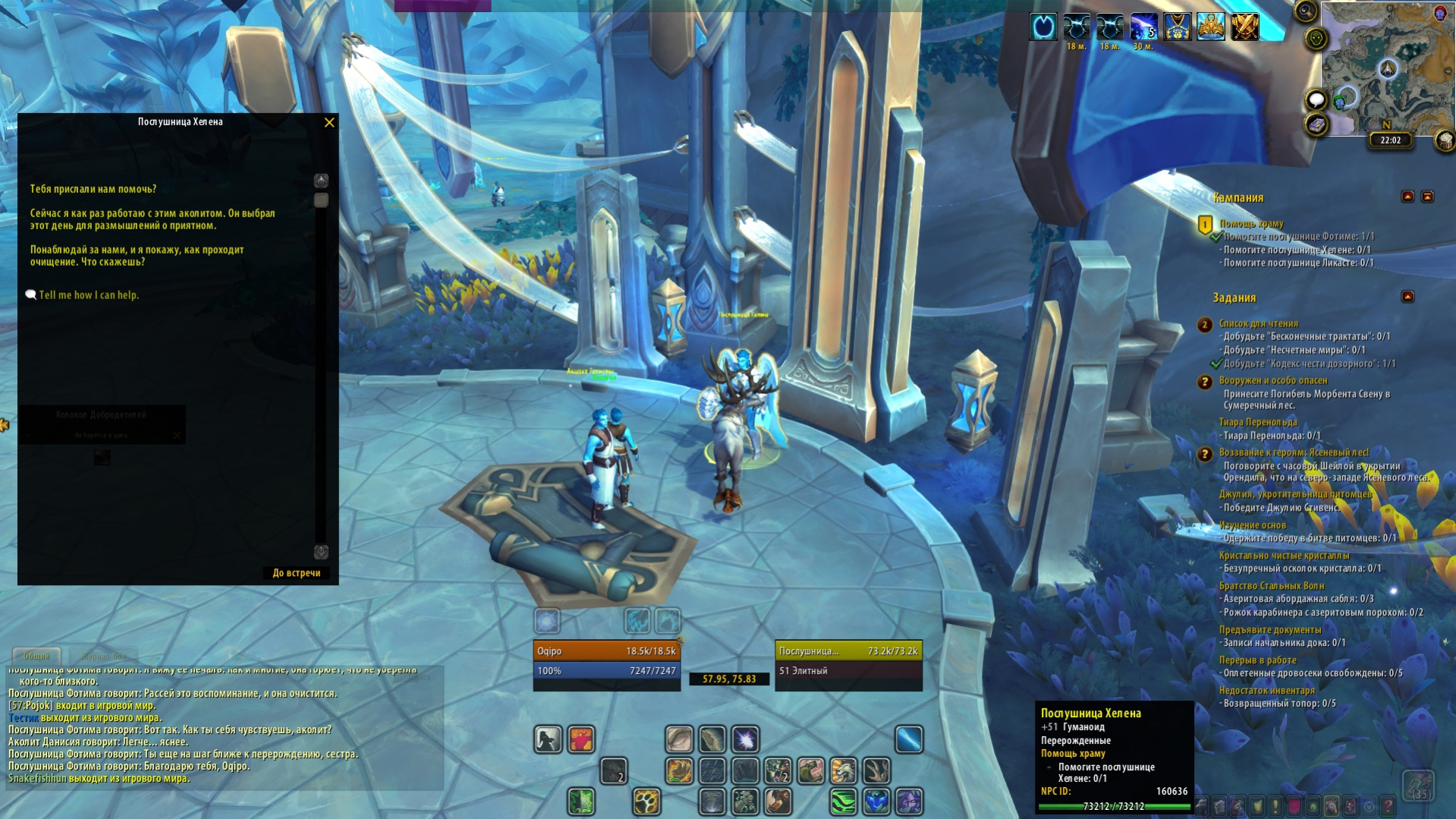Collapse the Задания quest tracker section
Image resolution: width=1456 pixels, height=819 pixels.
coord(1407,297)
